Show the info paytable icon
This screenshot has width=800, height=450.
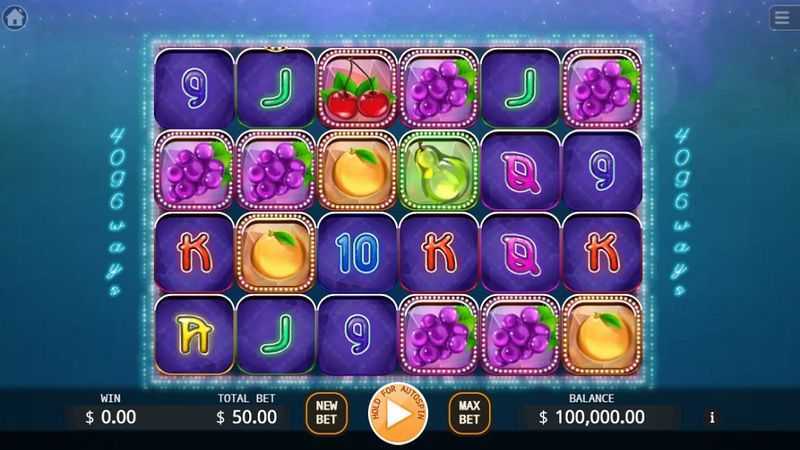pyautogui.click(x=712, y=417)
